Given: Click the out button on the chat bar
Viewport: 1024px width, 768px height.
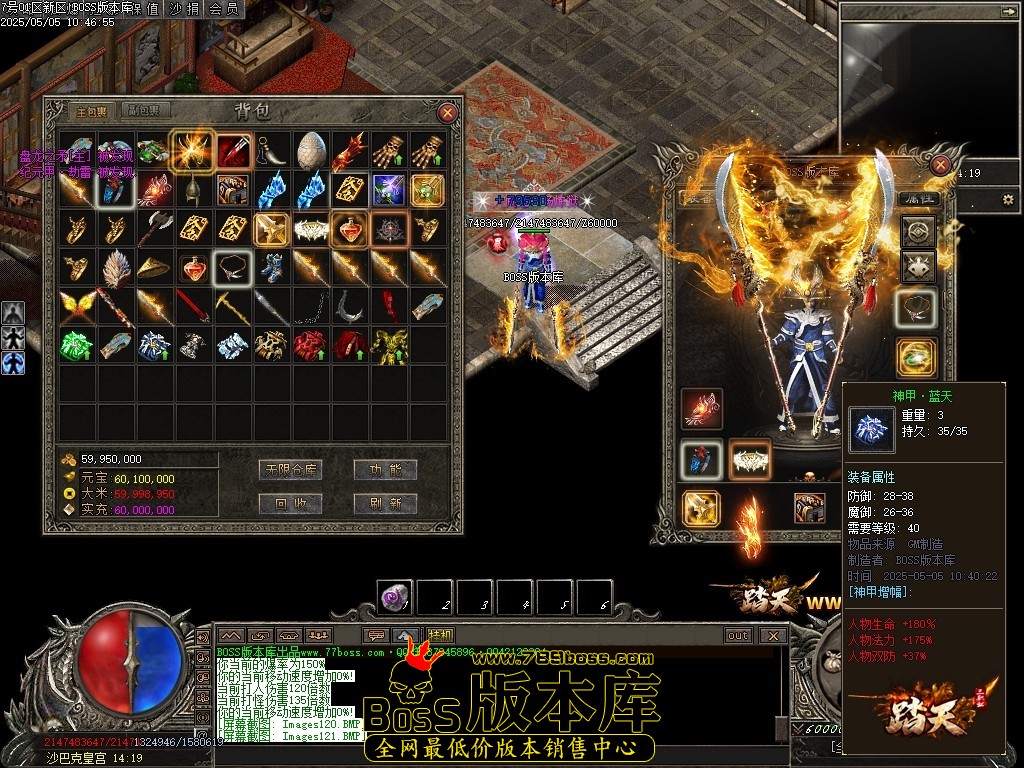Looking at the screenshot, I should [x=738, y=635].
